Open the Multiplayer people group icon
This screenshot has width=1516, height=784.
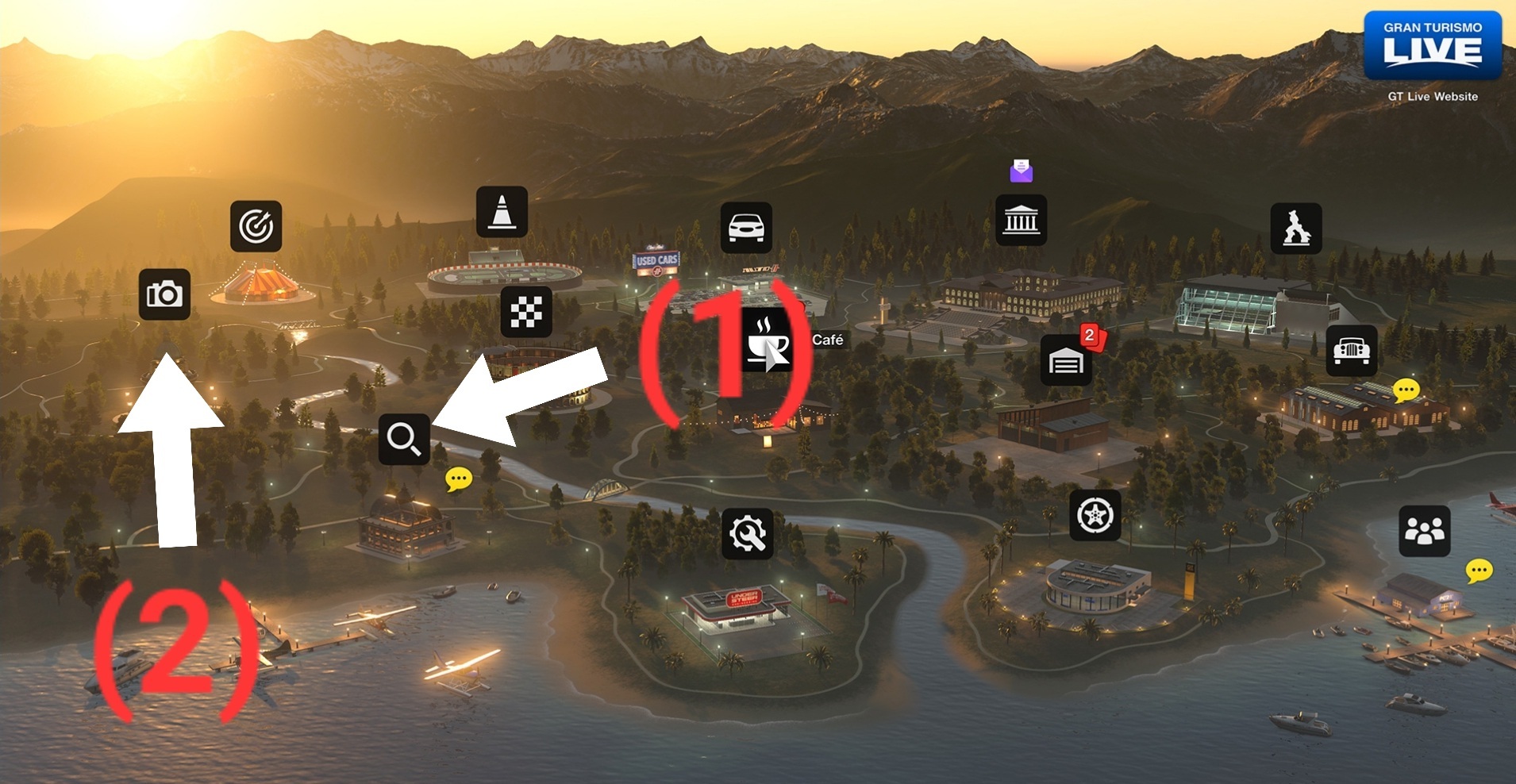click(x=1424, y=531)
